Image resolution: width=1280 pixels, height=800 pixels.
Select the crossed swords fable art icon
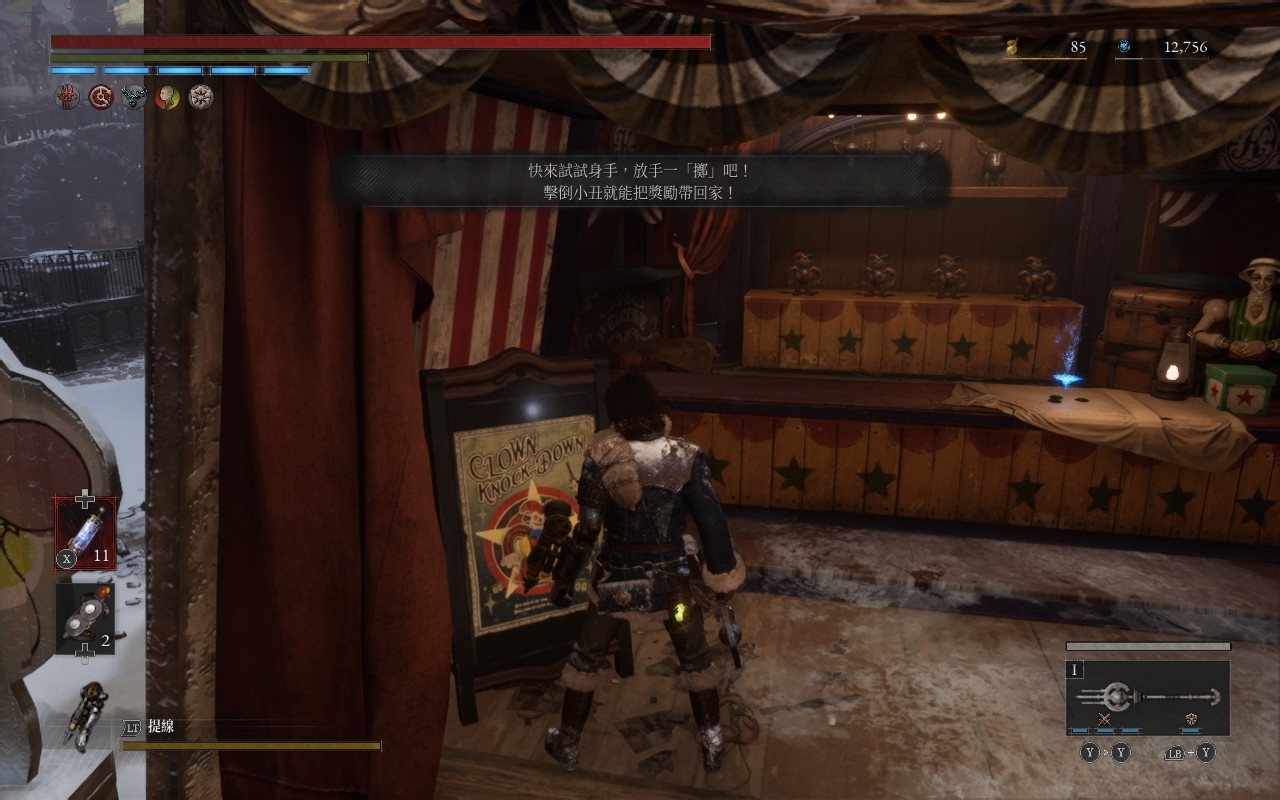point(1104,719)
